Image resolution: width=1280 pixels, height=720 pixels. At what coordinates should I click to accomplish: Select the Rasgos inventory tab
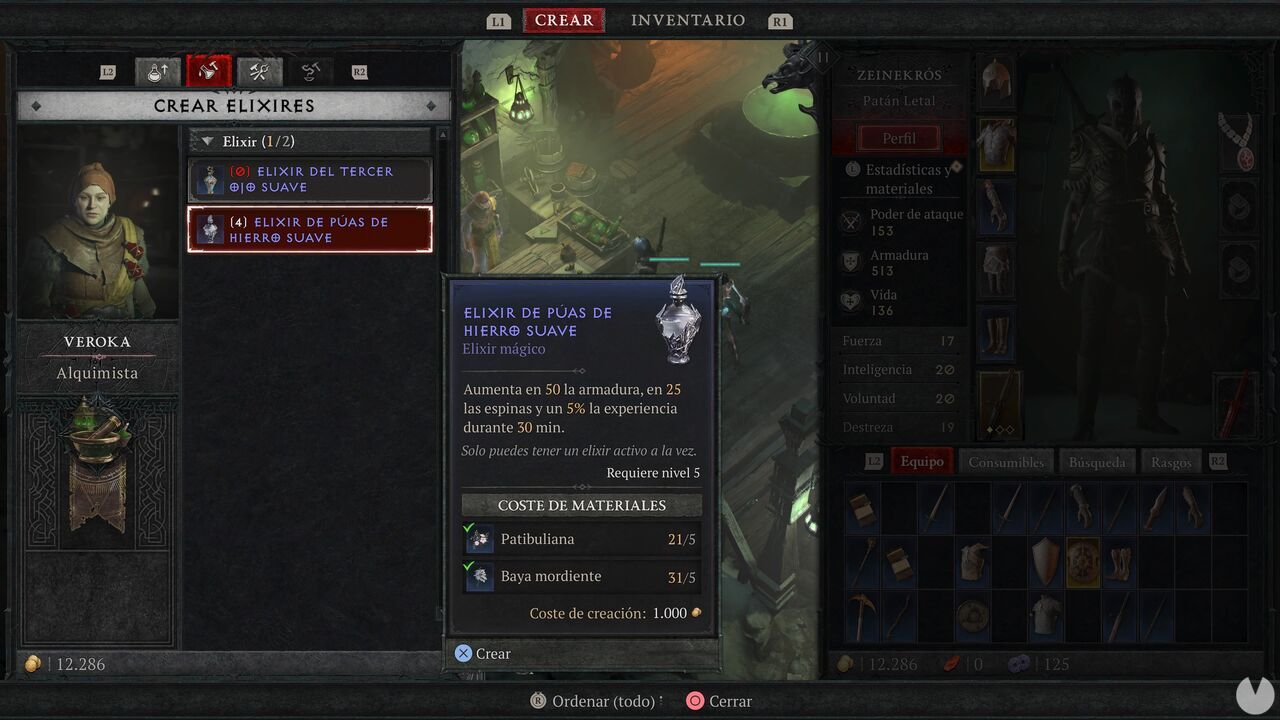coord(1171,461)
